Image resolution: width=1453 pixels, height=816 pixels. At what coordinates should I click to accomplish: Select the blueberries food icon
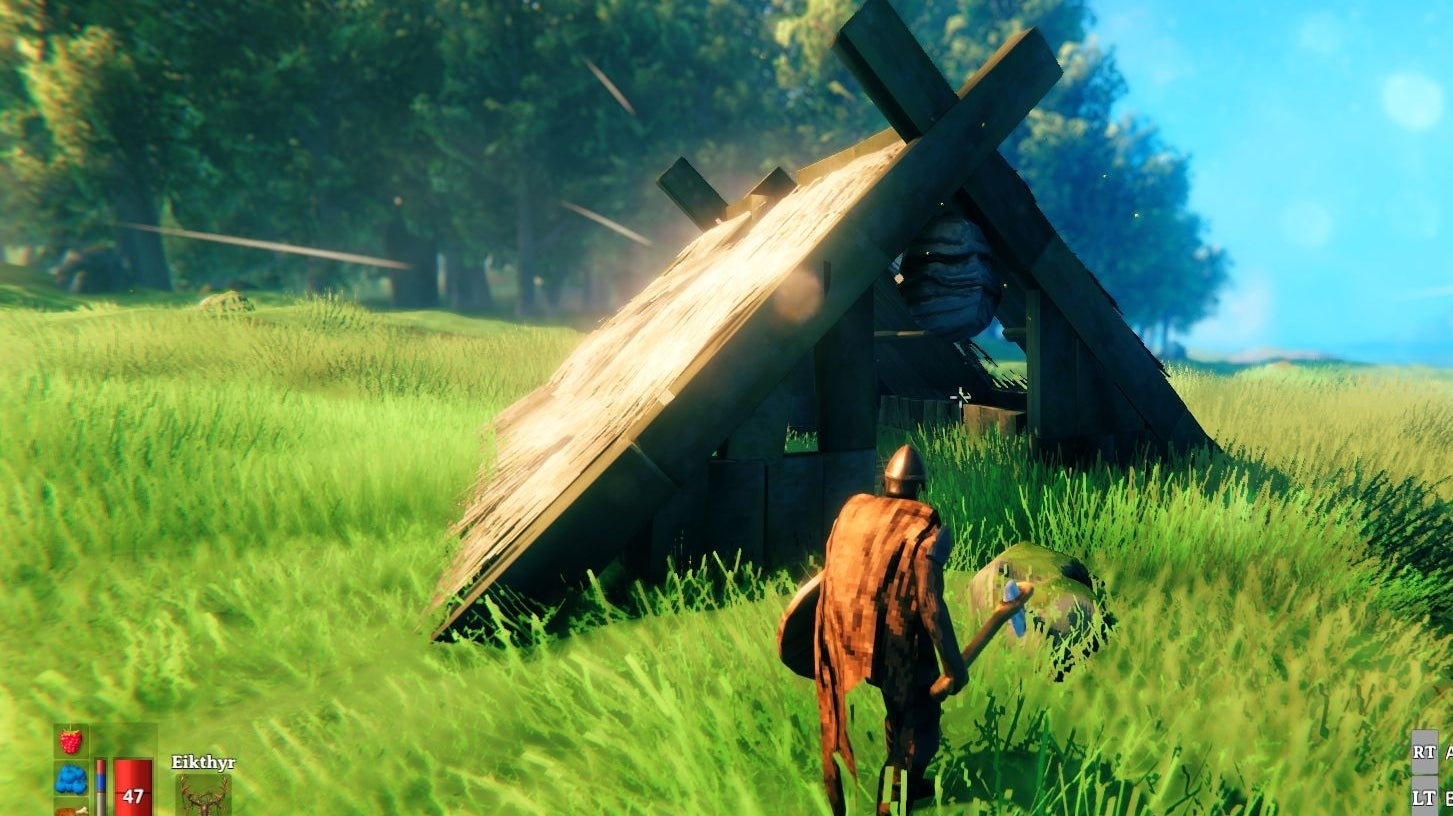[70, 778]
